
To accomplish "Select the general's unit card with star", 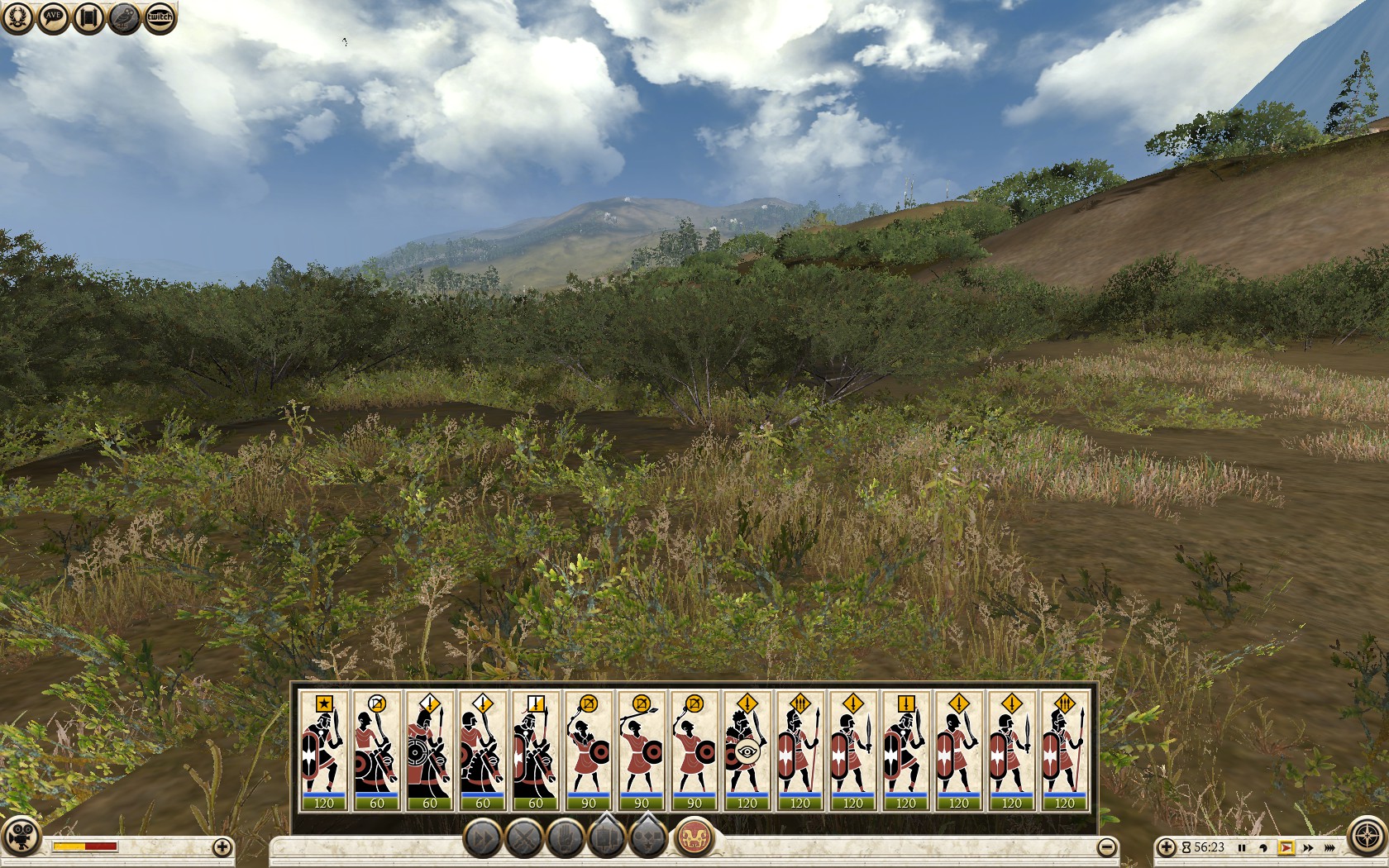I will [323, 751].
